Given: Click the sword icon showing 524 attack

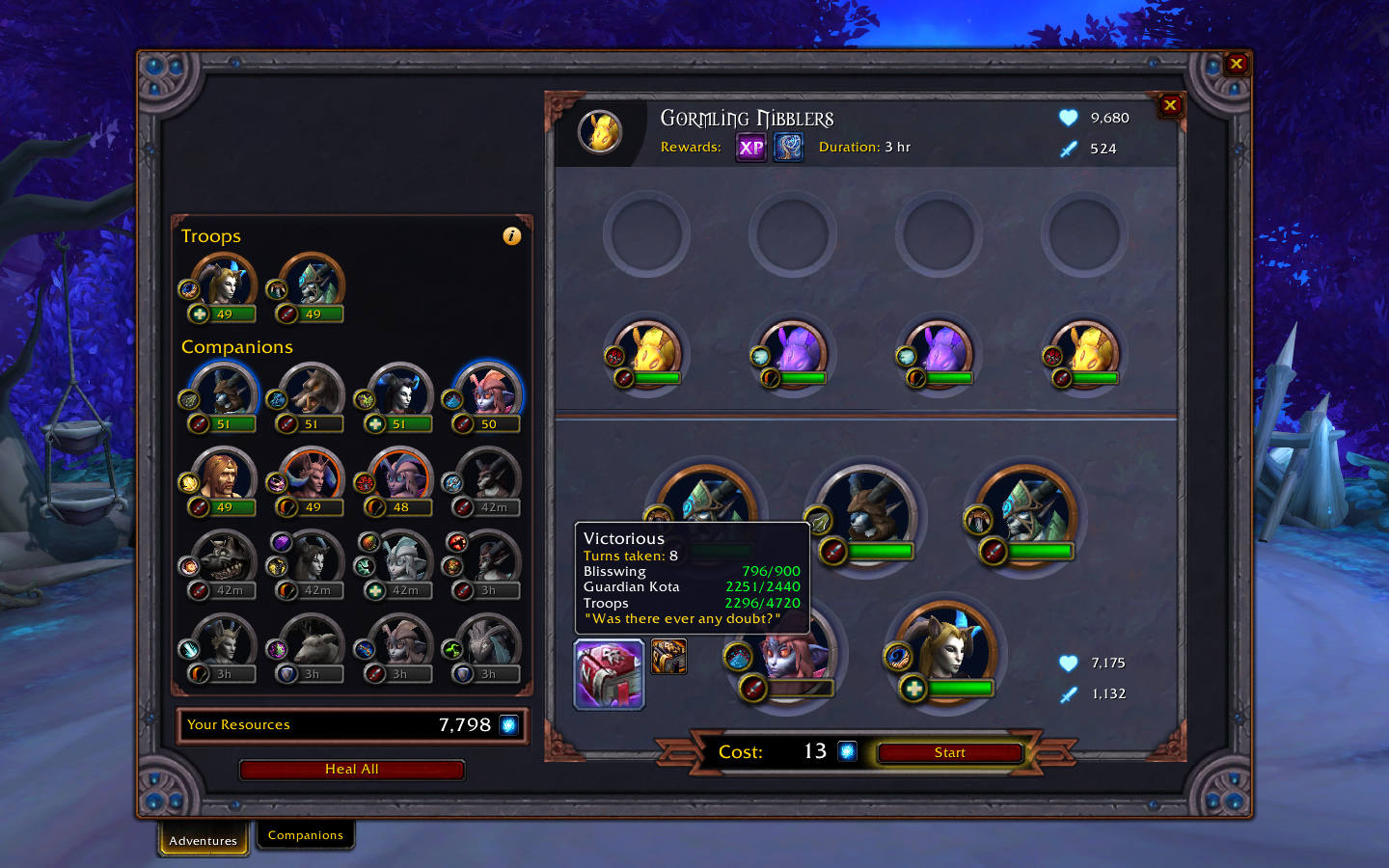Looking at the screenshot, I should pyautogui.click(x=1067, y=149).
